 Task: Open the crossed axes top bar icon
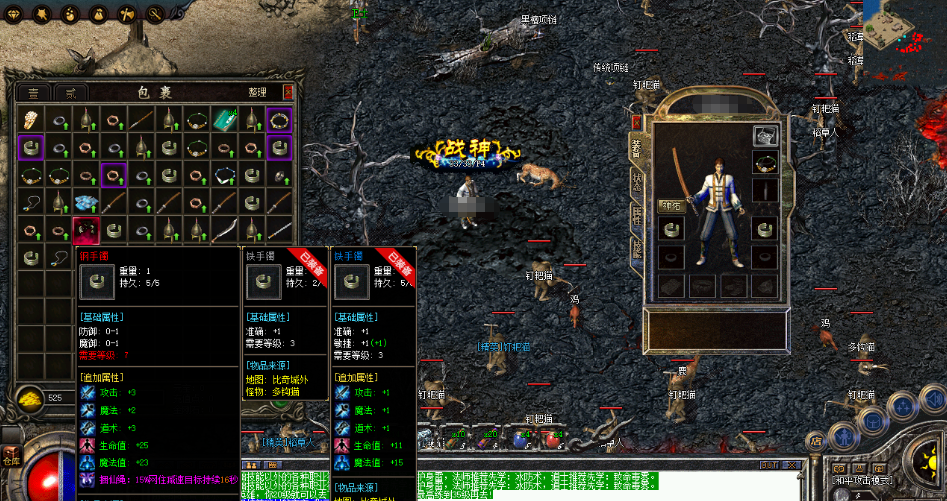[x=128, y=13]
